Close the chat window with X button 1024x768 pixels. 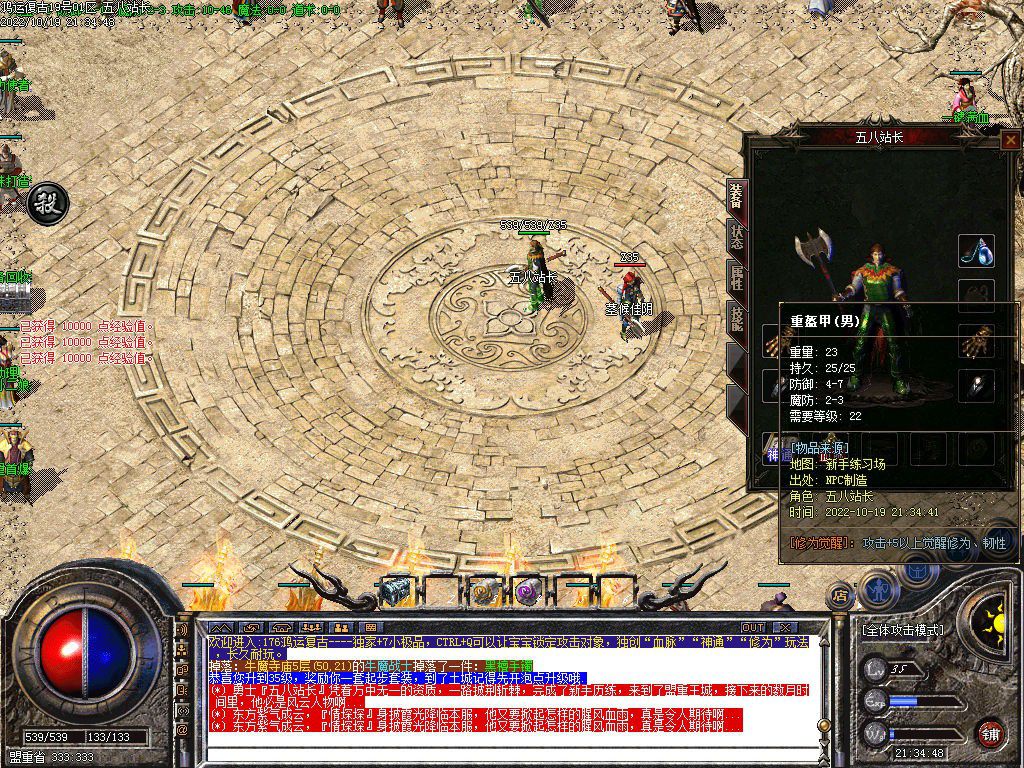pyautogui.click(x=784, y=627)
